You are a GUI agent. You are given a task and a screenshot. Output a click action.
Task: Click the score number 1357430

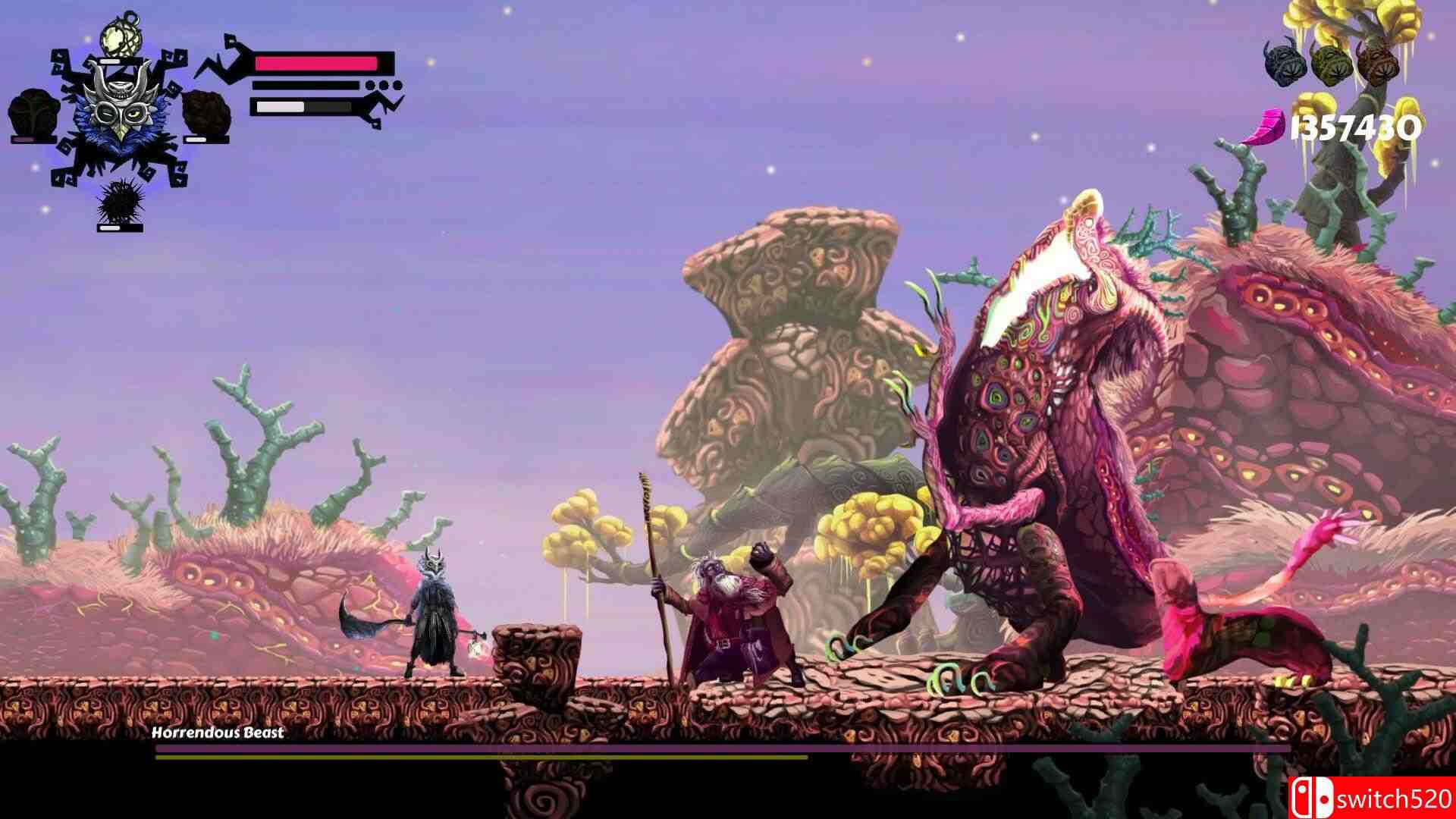(x=1354, y=127)
